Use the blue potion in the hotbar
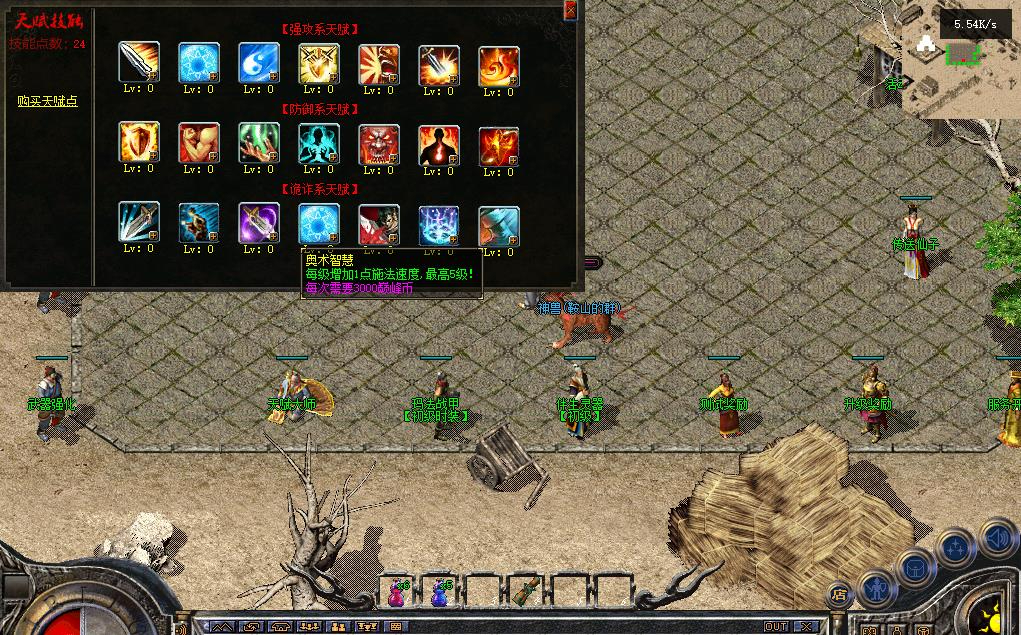1021x635 pixels. click(x=439, y=592)
